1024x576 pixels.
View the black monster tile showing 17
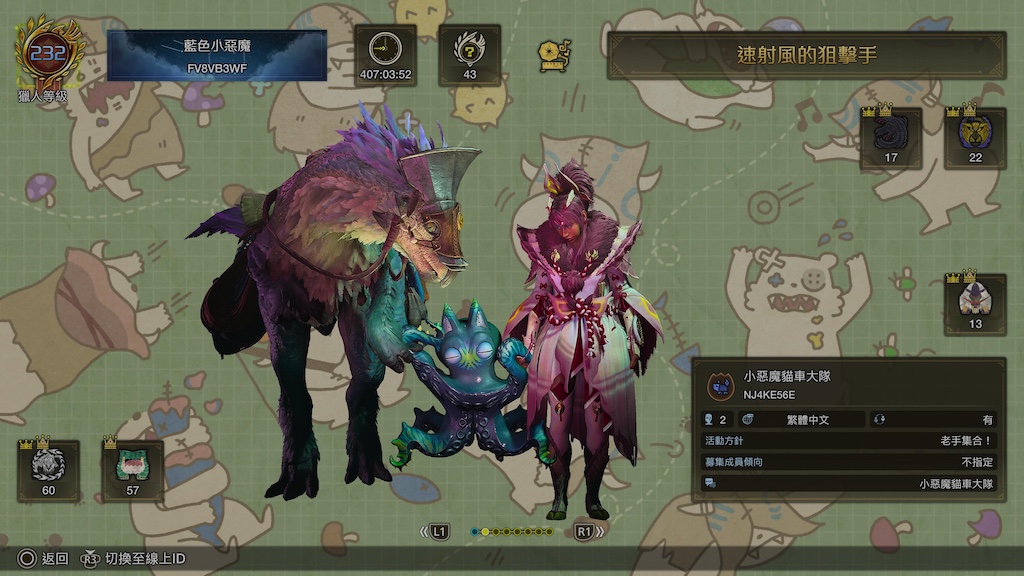click(891, 138)
